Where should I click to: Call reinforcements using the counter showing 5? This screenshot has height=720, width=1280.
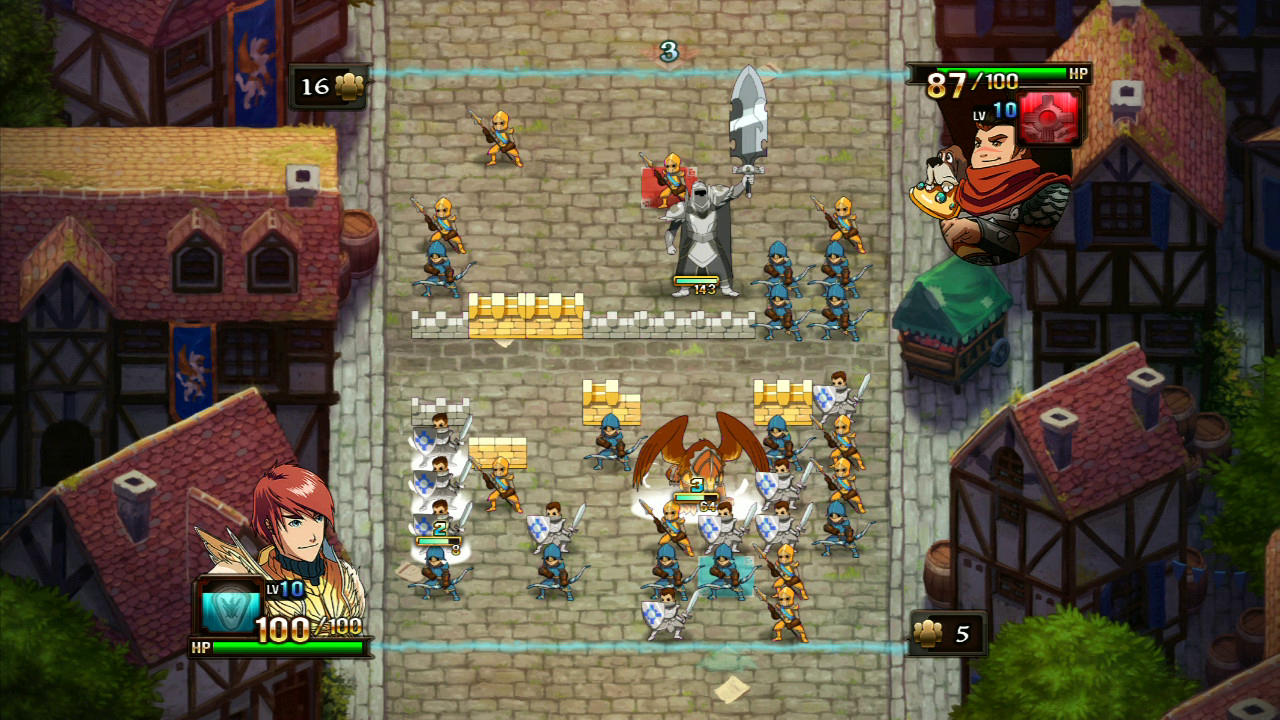tap(946, 634)
